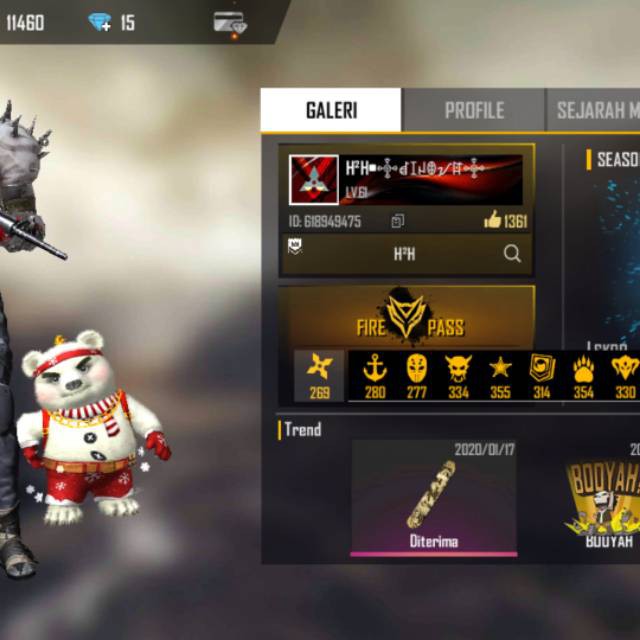Search guild H²H with the magnifier icon
The height and width of the screenshot is (640, 640).
coord(512,254)
